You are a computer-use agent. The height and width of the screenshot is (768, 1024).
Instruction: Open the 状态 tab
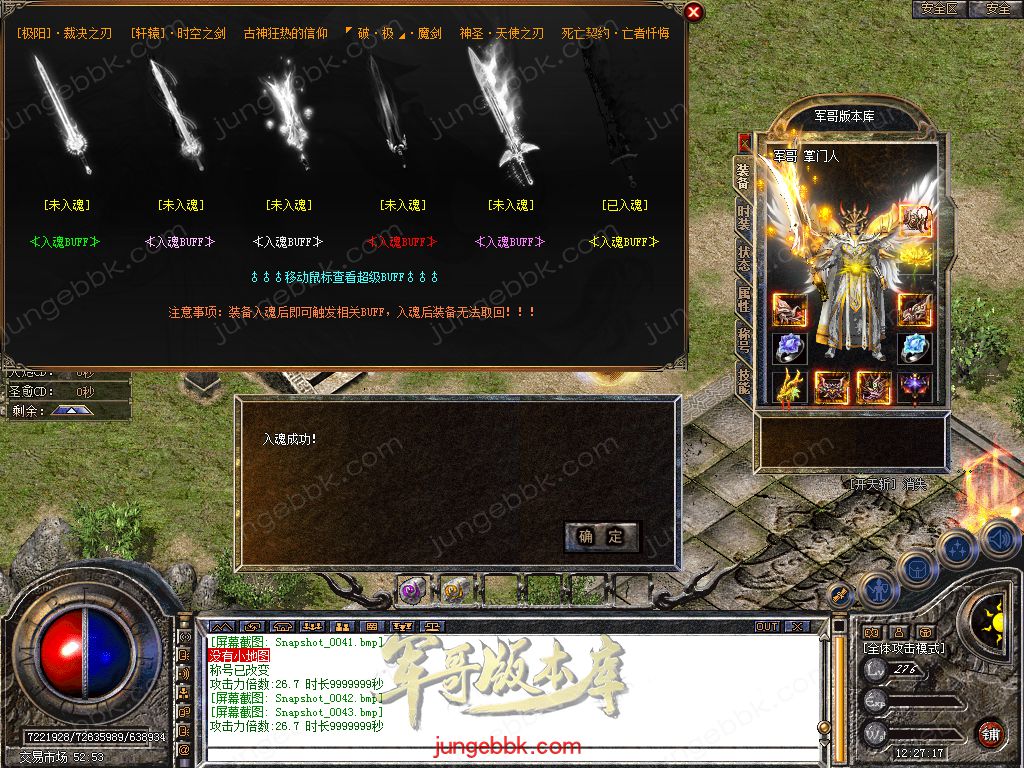pyautogui.click(x=743, y=260)
